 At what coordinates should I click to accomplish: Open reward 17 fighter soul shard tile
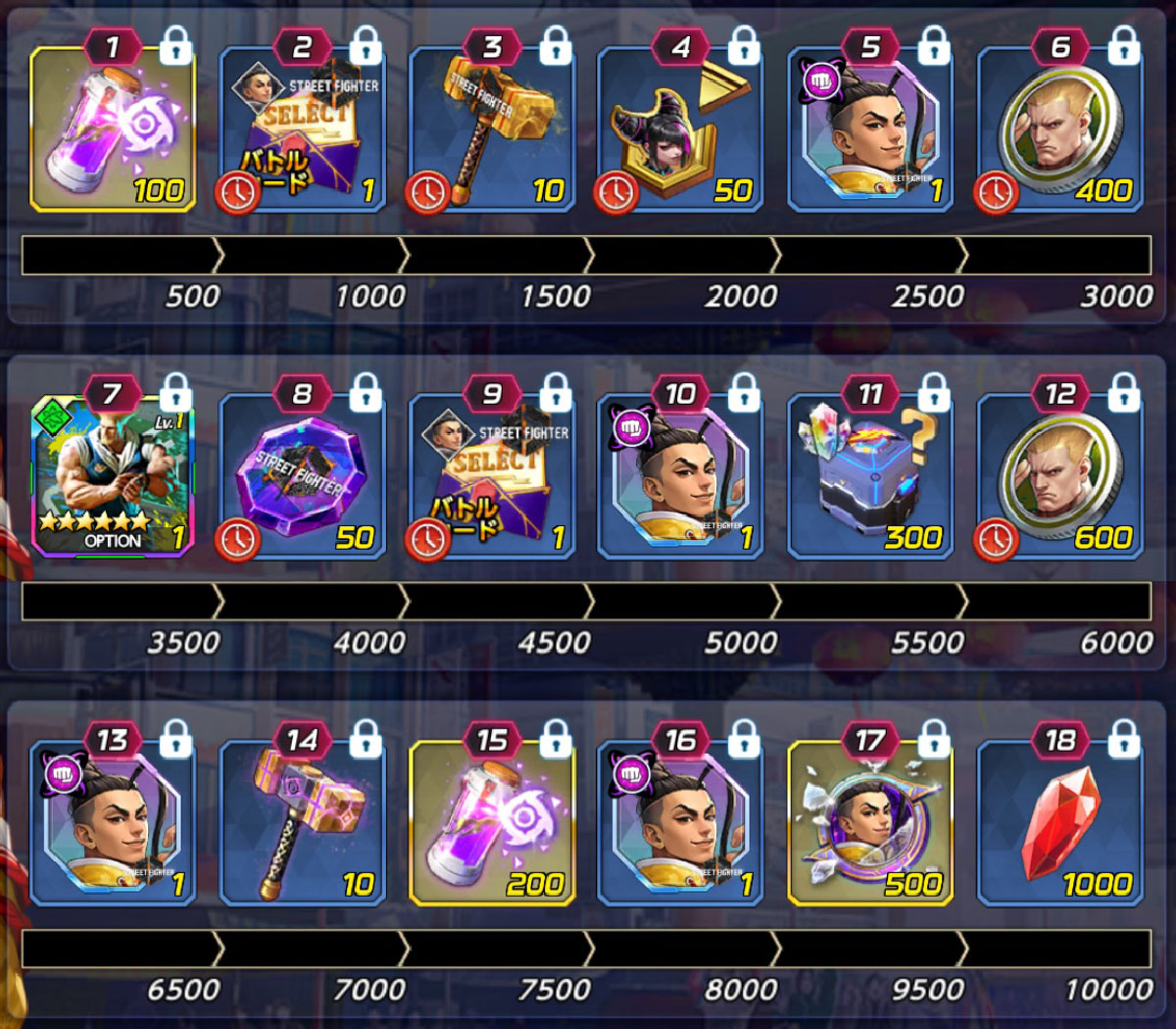coord(870,823)
